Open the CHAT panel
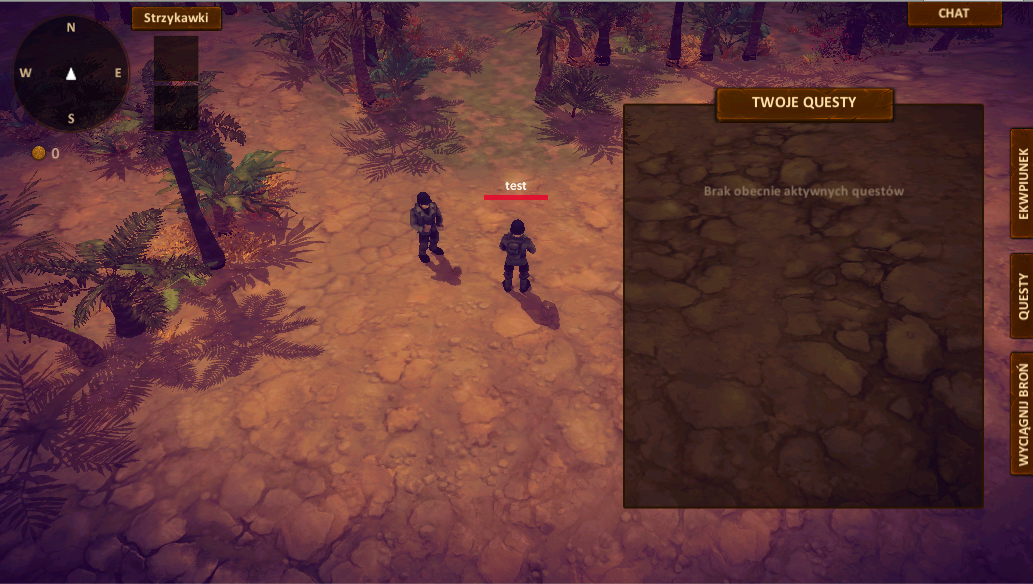1033x584 pixels. click(954, 13)
